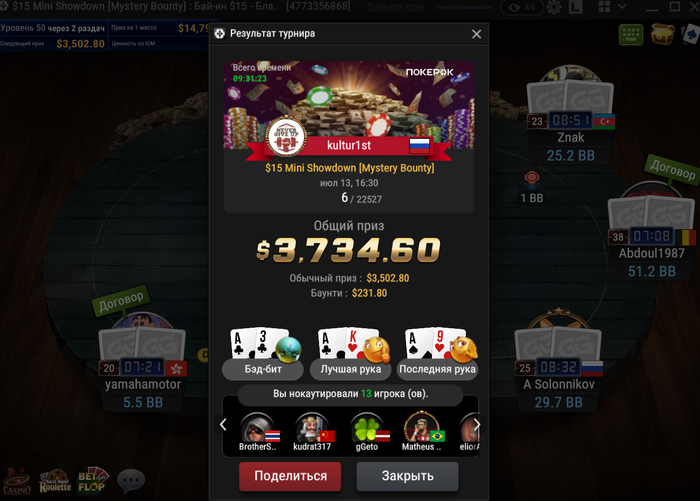Open the chat speech bubble
Image resolution: width=700 pixels, height=501 pixels.
click(x=131, y=481)
